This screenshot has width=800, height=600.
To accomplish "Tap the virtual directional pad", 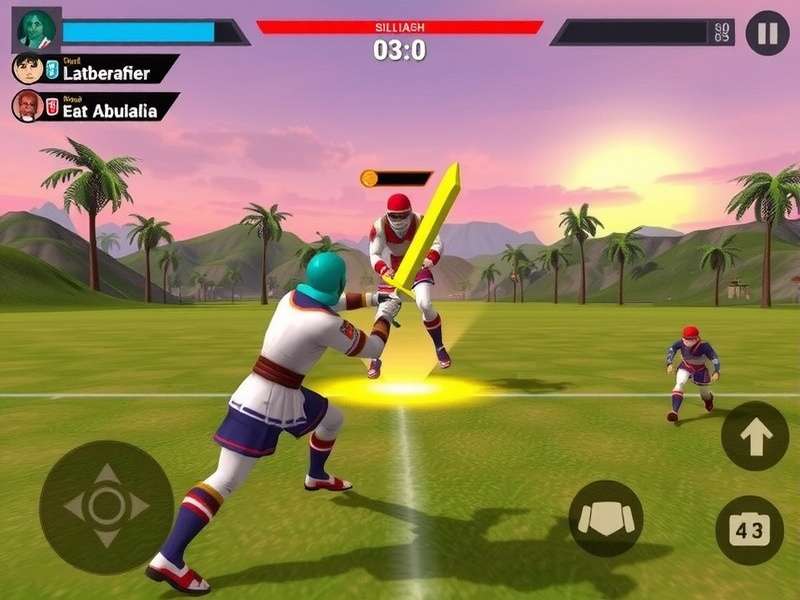I will pyautogui.click(x=107, y=506).
